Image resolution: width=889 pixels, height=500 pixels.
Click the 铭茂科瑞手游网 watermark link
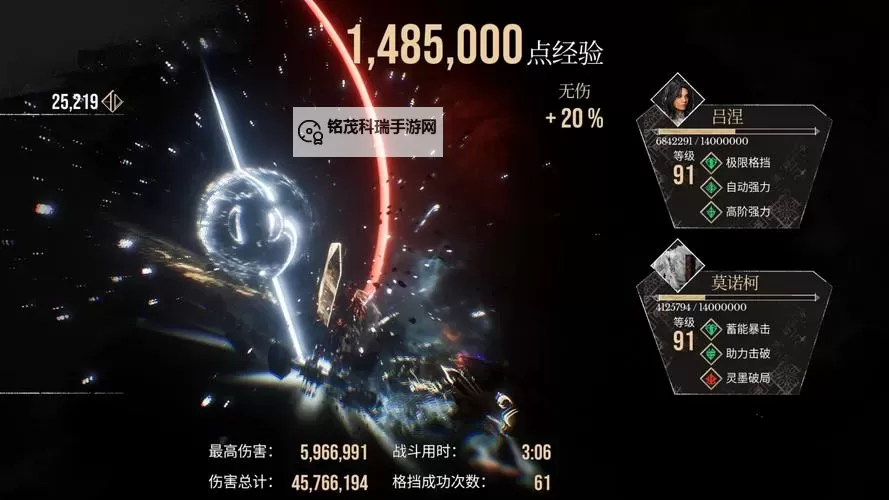pyautogui.click(x=368, y=128)
